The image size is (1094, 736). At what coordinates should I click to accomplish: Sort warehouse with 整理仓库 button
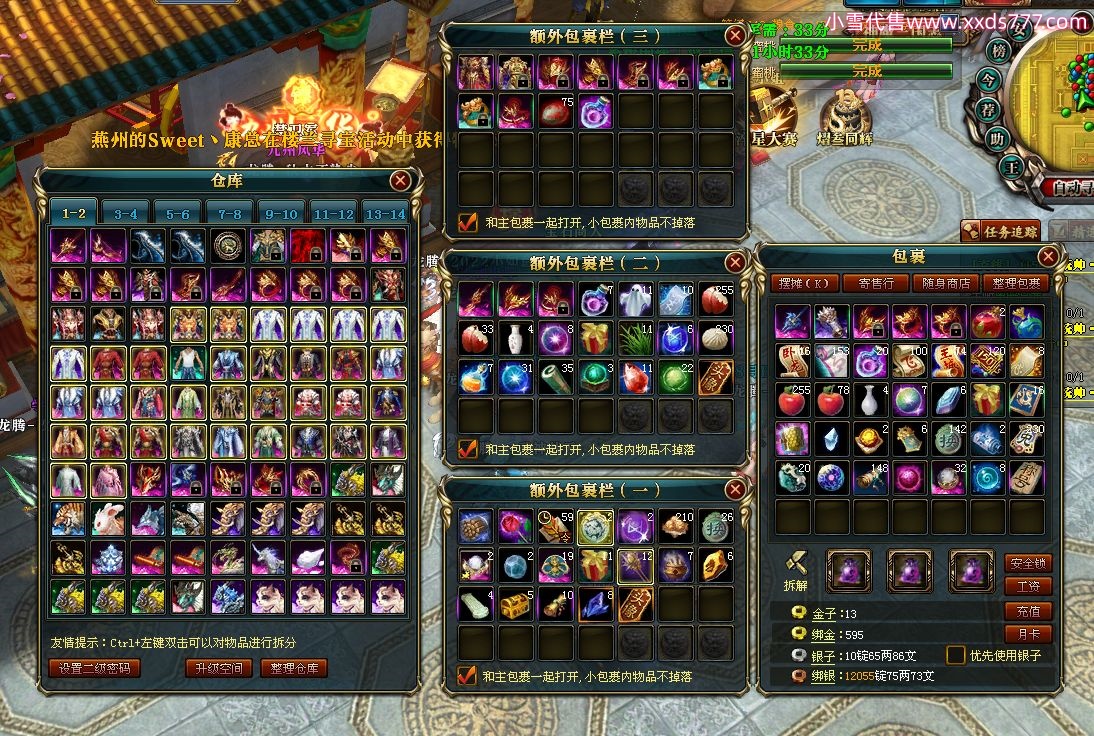[x=293, y=668]
